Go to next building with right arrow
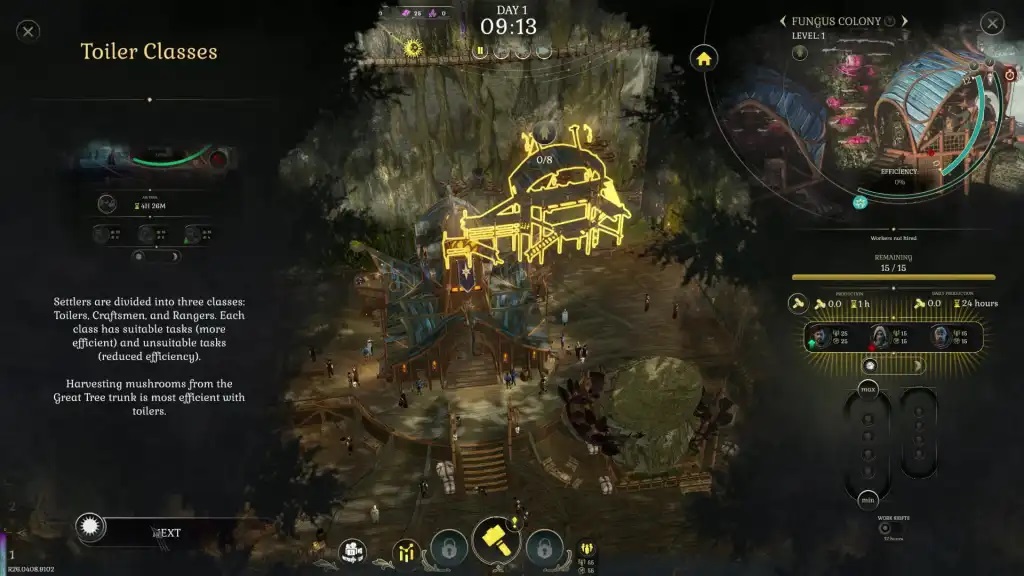This screenshot has width=1024, height=576. [905, 21]
